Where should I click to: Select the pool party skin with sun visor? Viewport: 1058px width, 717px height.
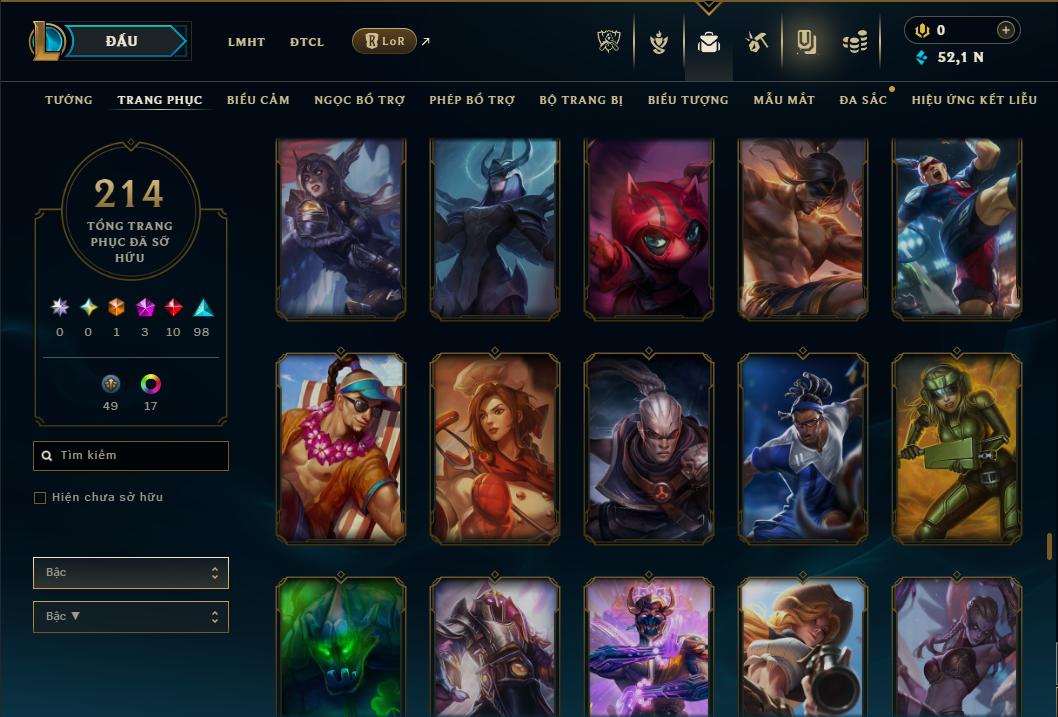341,447
